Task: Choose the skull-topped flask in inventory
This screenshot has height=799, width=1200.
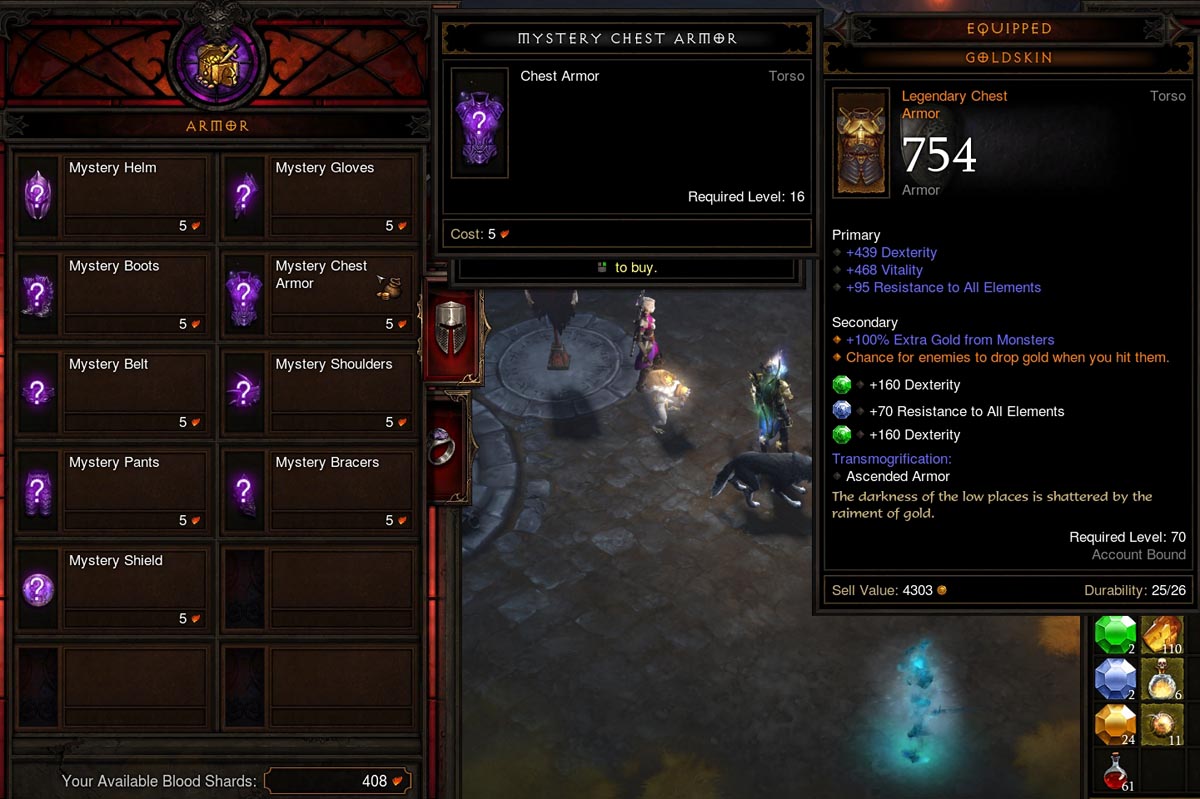Action: click(1162, 680)
